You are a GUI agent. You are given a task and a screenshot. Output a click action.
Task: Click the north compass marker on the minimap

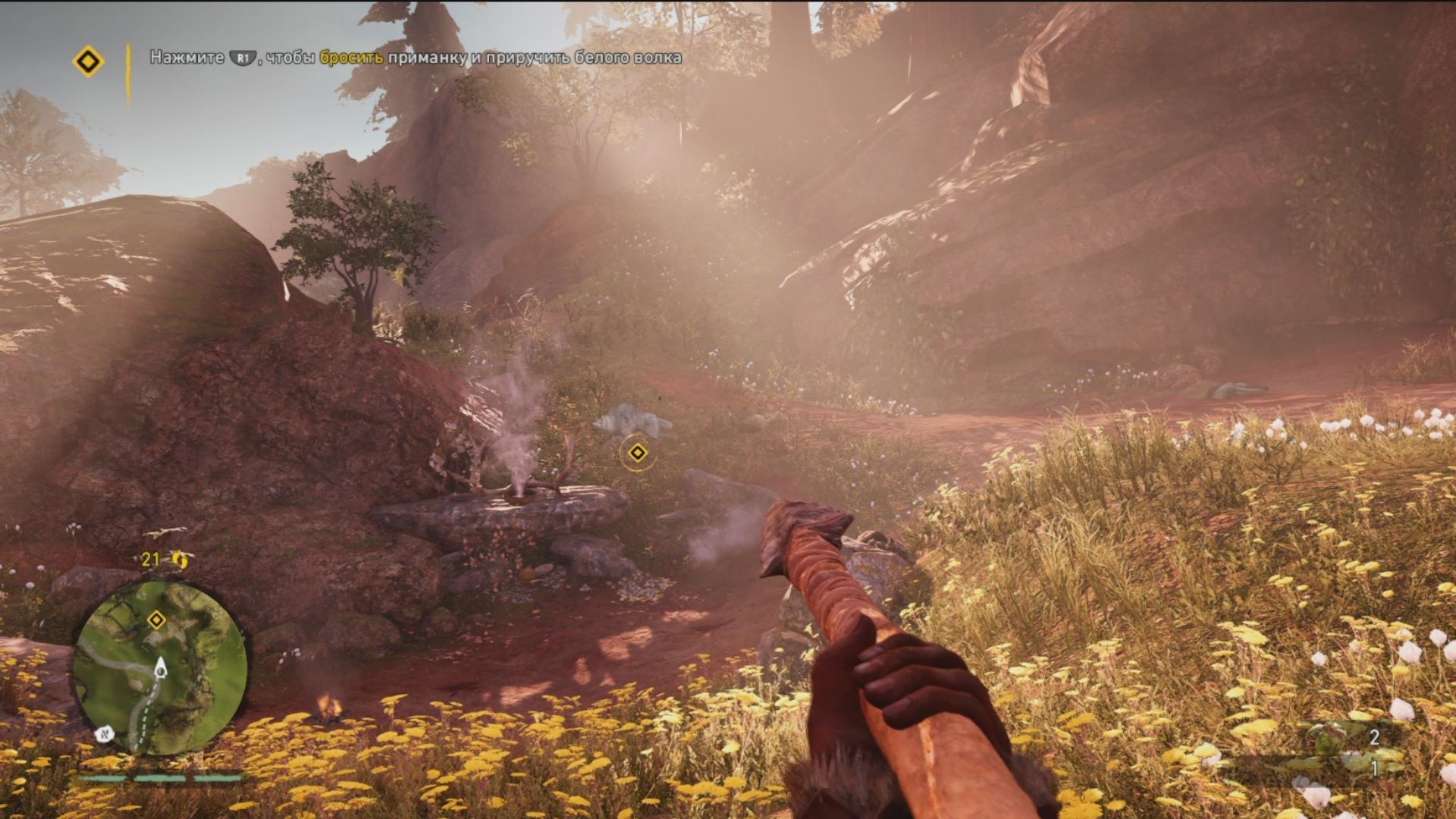pyautogui.click(x=104, y=734)
